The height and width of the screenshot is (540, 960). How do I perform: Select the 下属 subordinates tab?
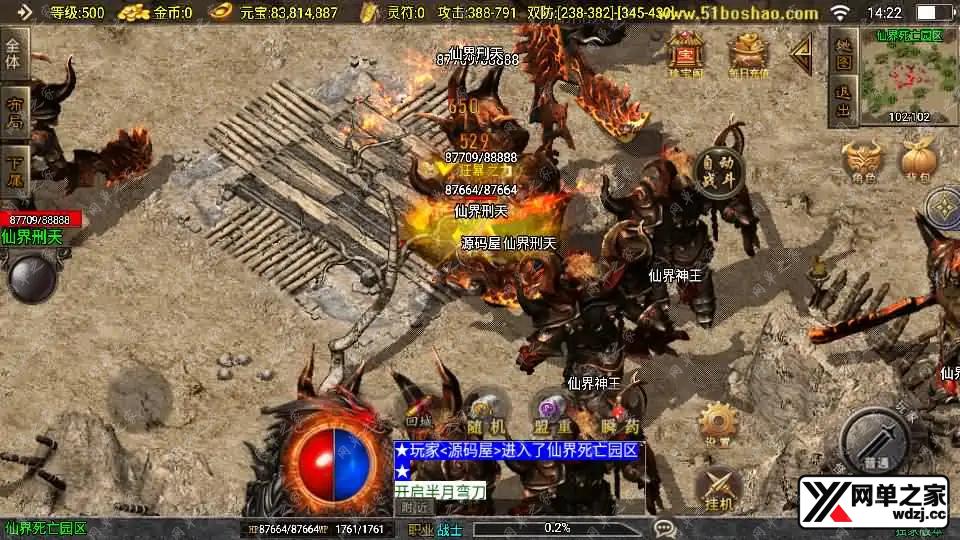[14, 170]
